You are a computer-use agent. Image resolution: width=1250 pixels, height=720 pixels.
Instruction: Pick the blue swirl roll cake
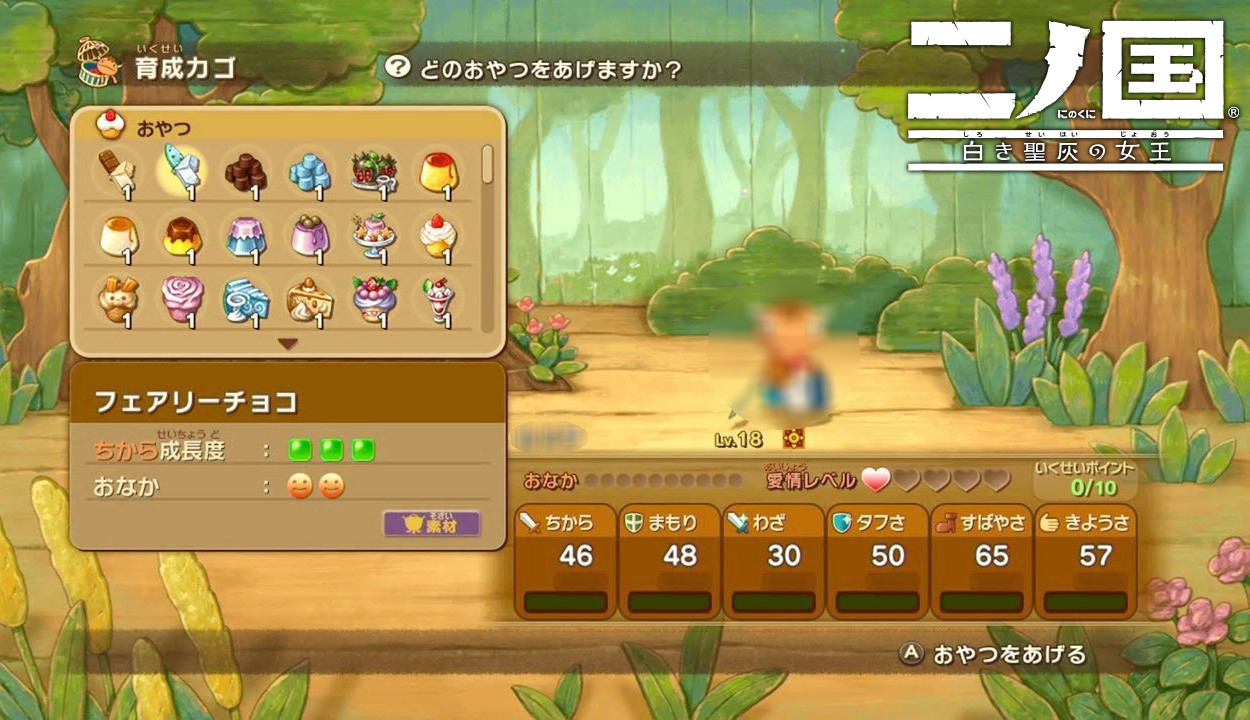(x=245, y=300)
